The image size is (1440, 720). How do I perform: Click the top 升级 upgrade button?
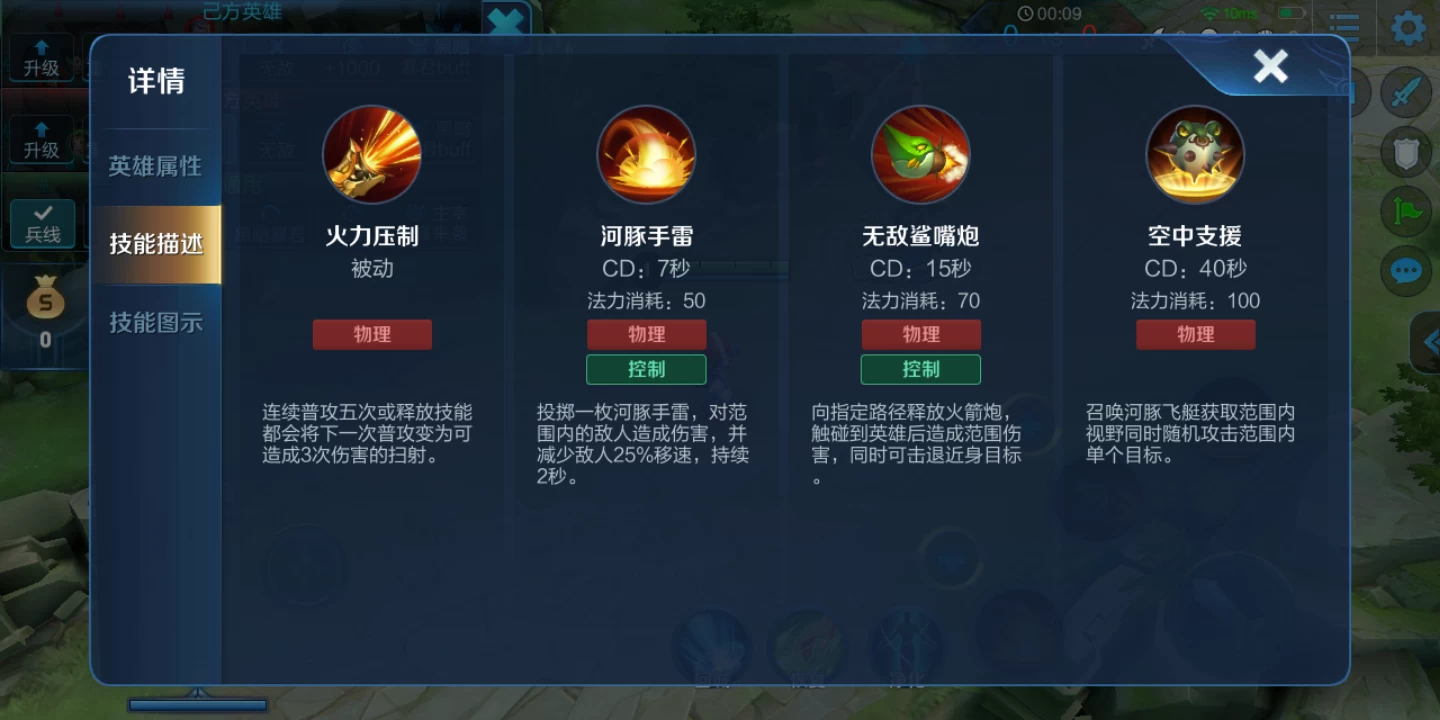pyautogui.click(x=40, y=60)
